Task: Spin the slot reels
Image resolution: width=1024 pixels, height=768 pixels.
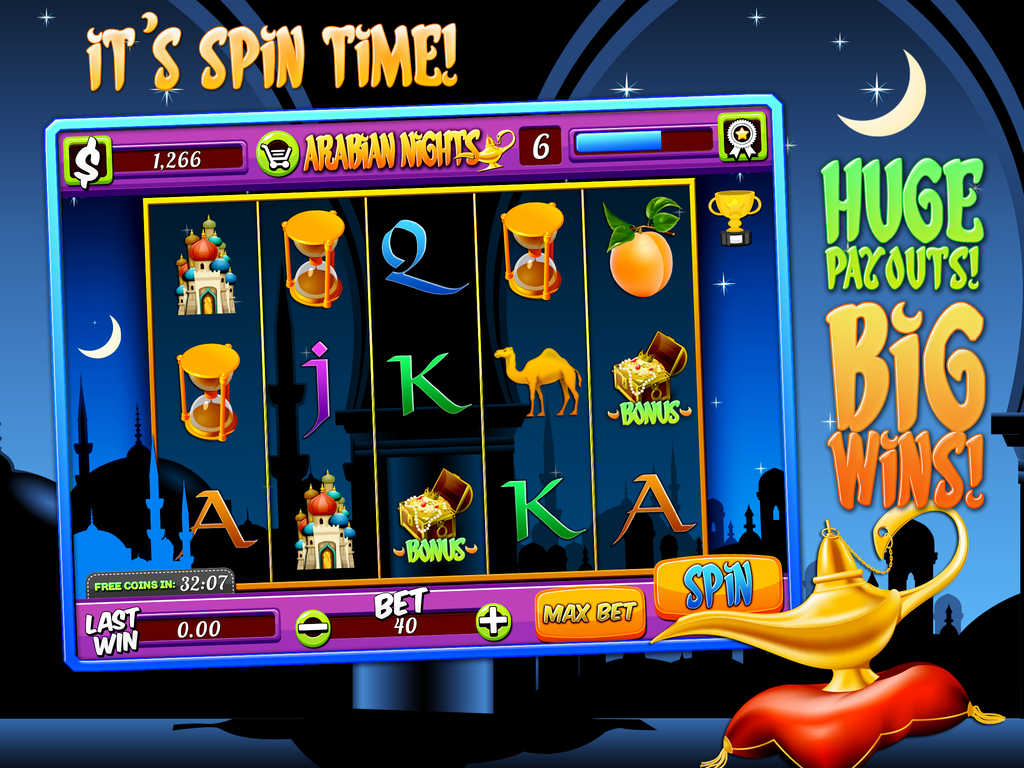Action: point(718,587)
